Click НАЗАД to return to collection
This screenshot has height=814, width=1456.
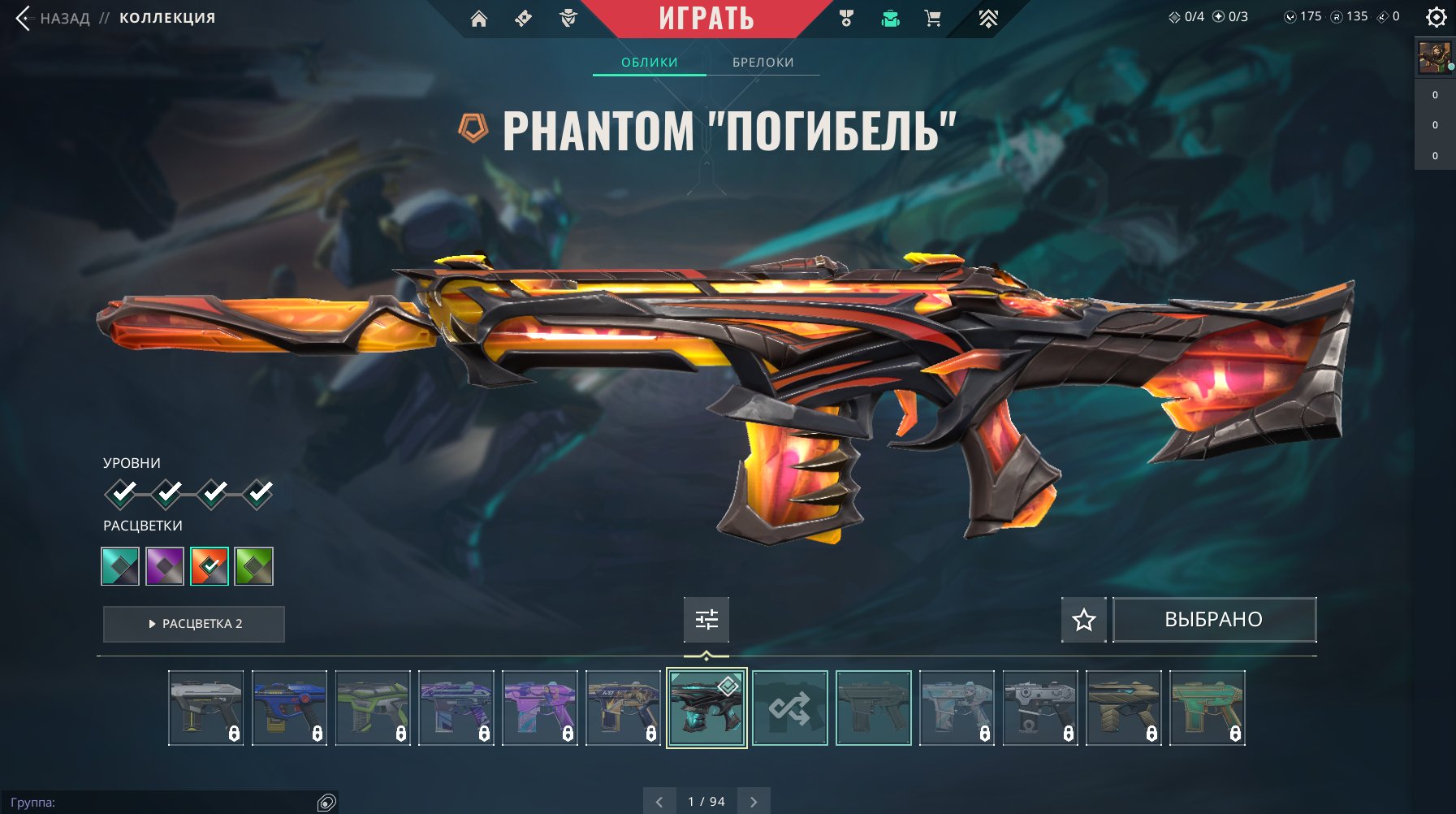(65, 17)
